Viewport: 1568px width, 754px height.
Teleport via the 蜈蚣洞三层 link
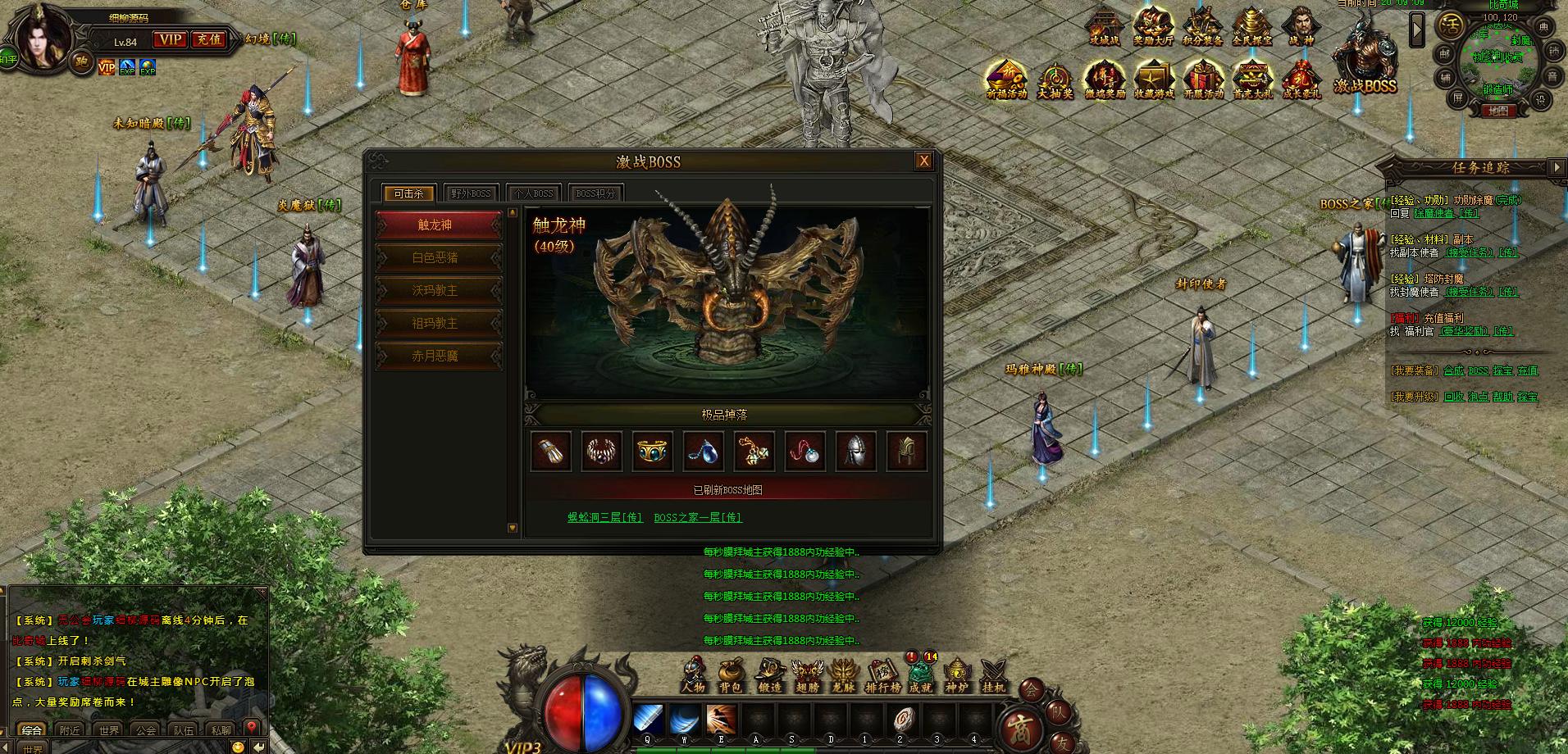click(605, 517)
